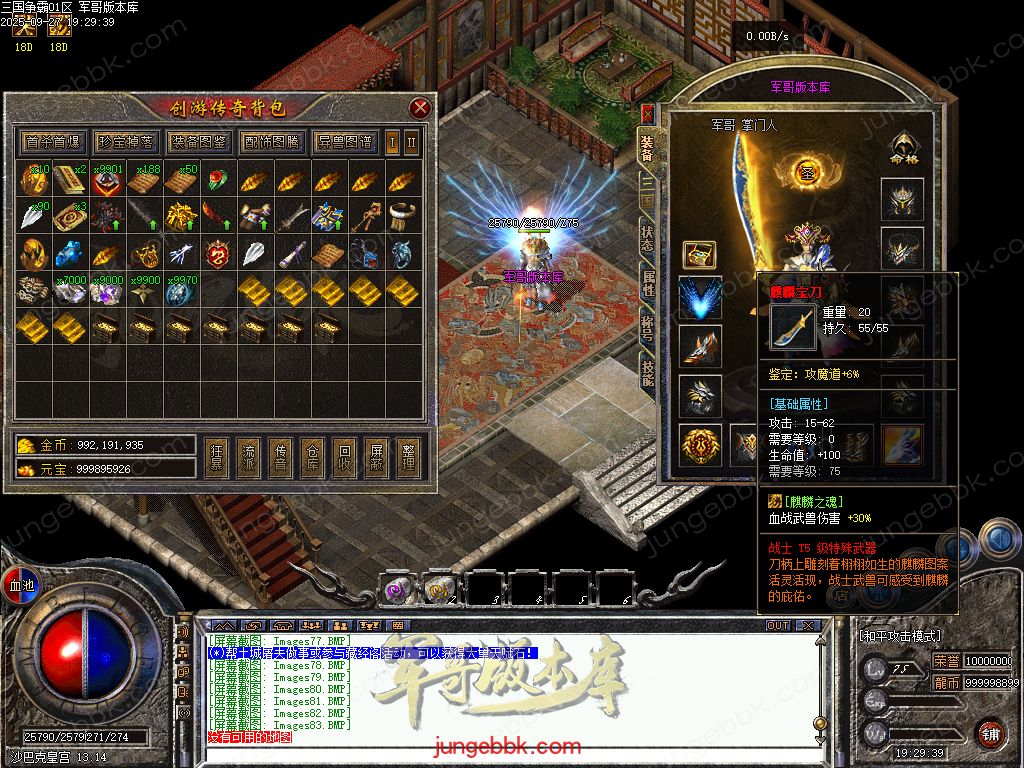Select the blue wings equipment slot
Screen dimensions: 1024x768
pyautogui.click(x=700, y=298)
